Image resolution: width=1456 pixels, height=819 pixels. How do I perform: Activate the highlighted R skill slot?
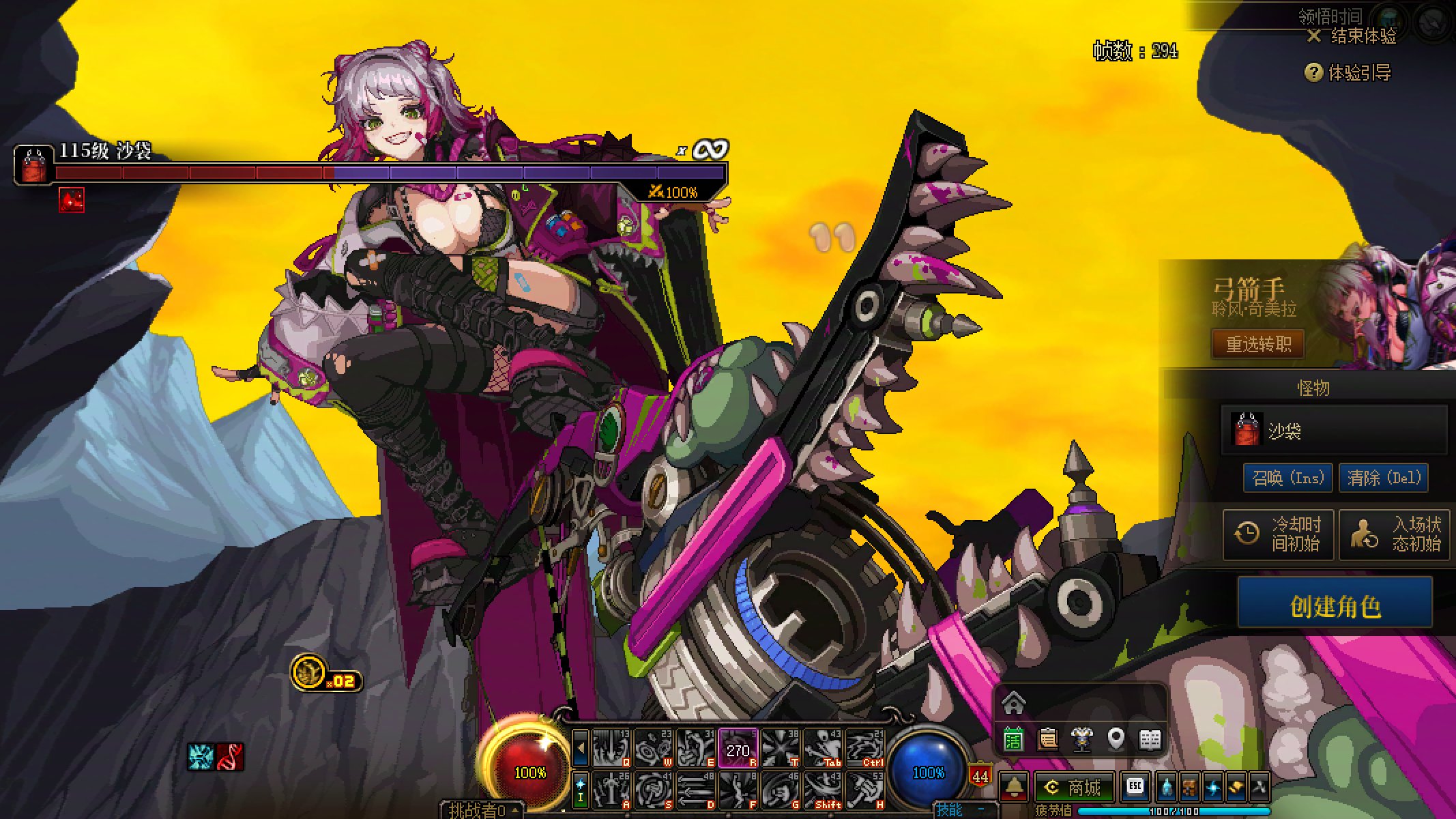[738, 749]
